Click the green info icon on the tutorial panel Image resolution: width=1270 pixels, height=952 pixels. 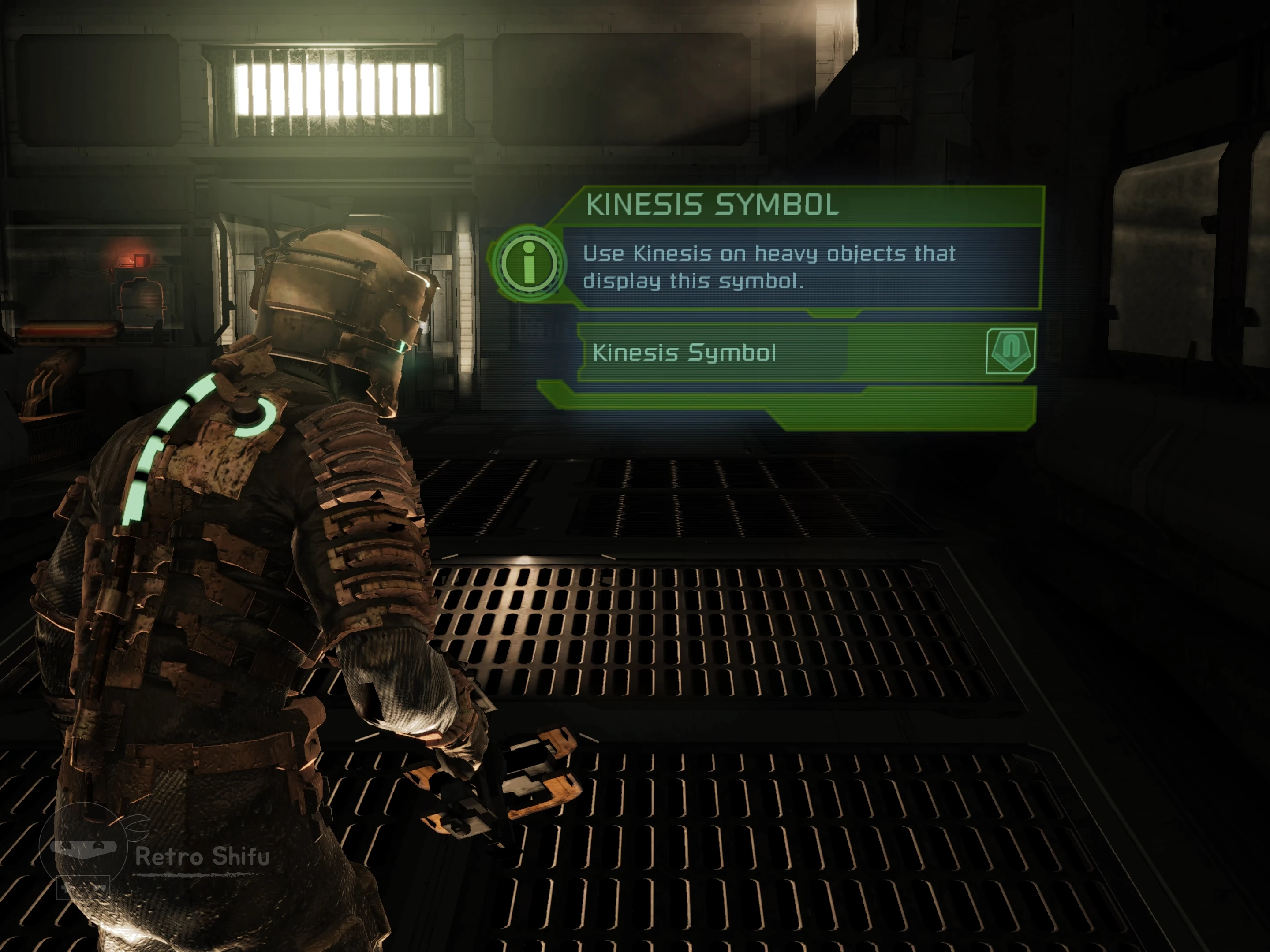click(529, 264)
